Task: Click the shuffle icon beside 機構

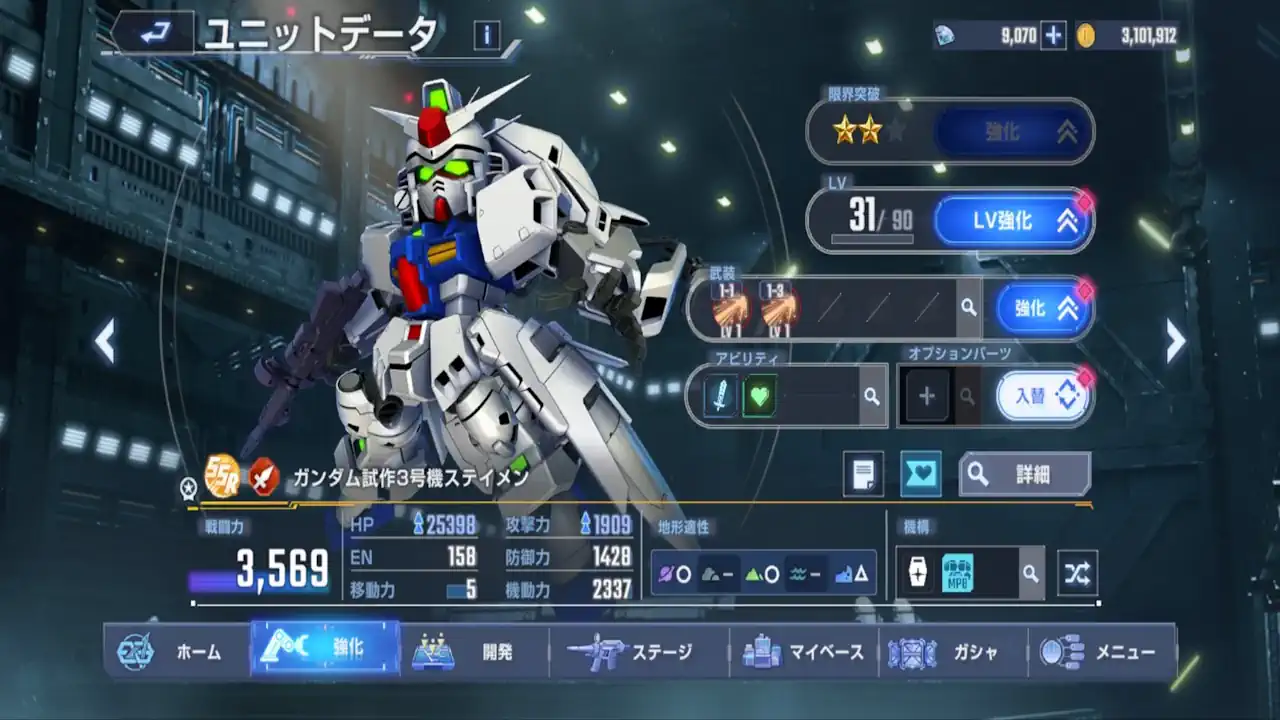Action: (x=1077, y=573)
